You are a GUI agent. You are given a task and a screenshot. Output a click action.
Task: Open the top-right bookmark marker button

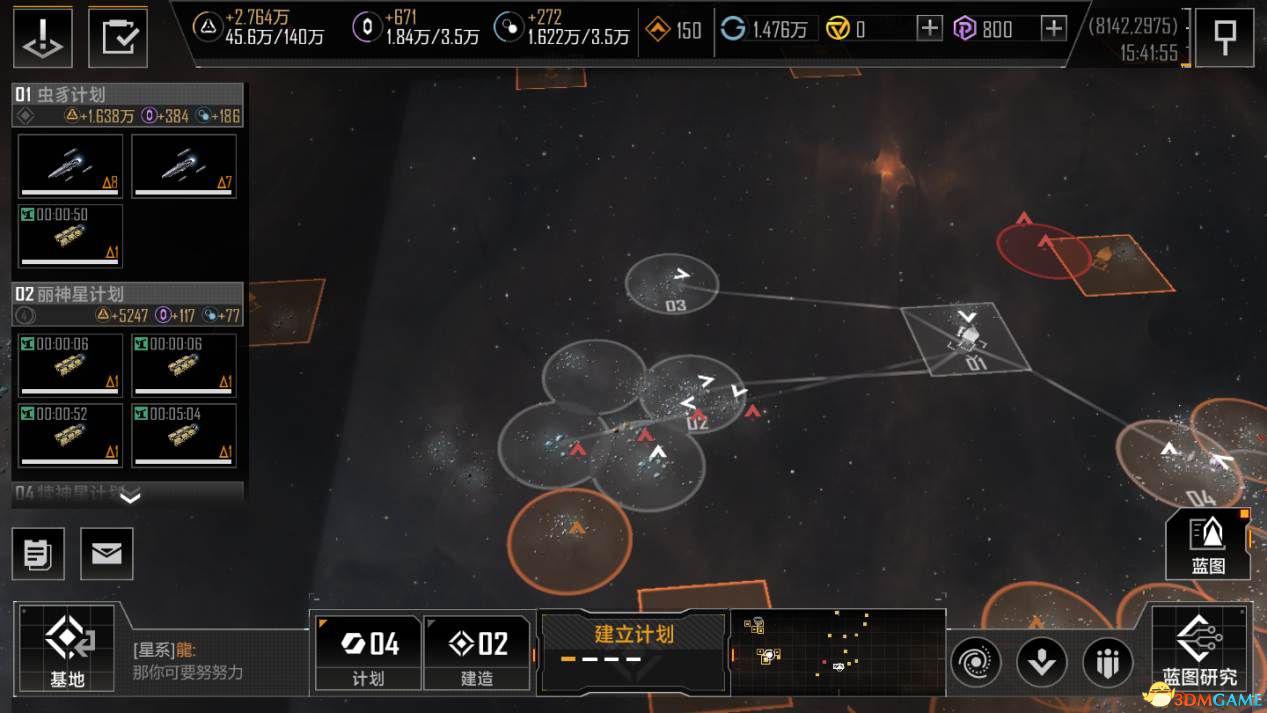(1223, 36)
